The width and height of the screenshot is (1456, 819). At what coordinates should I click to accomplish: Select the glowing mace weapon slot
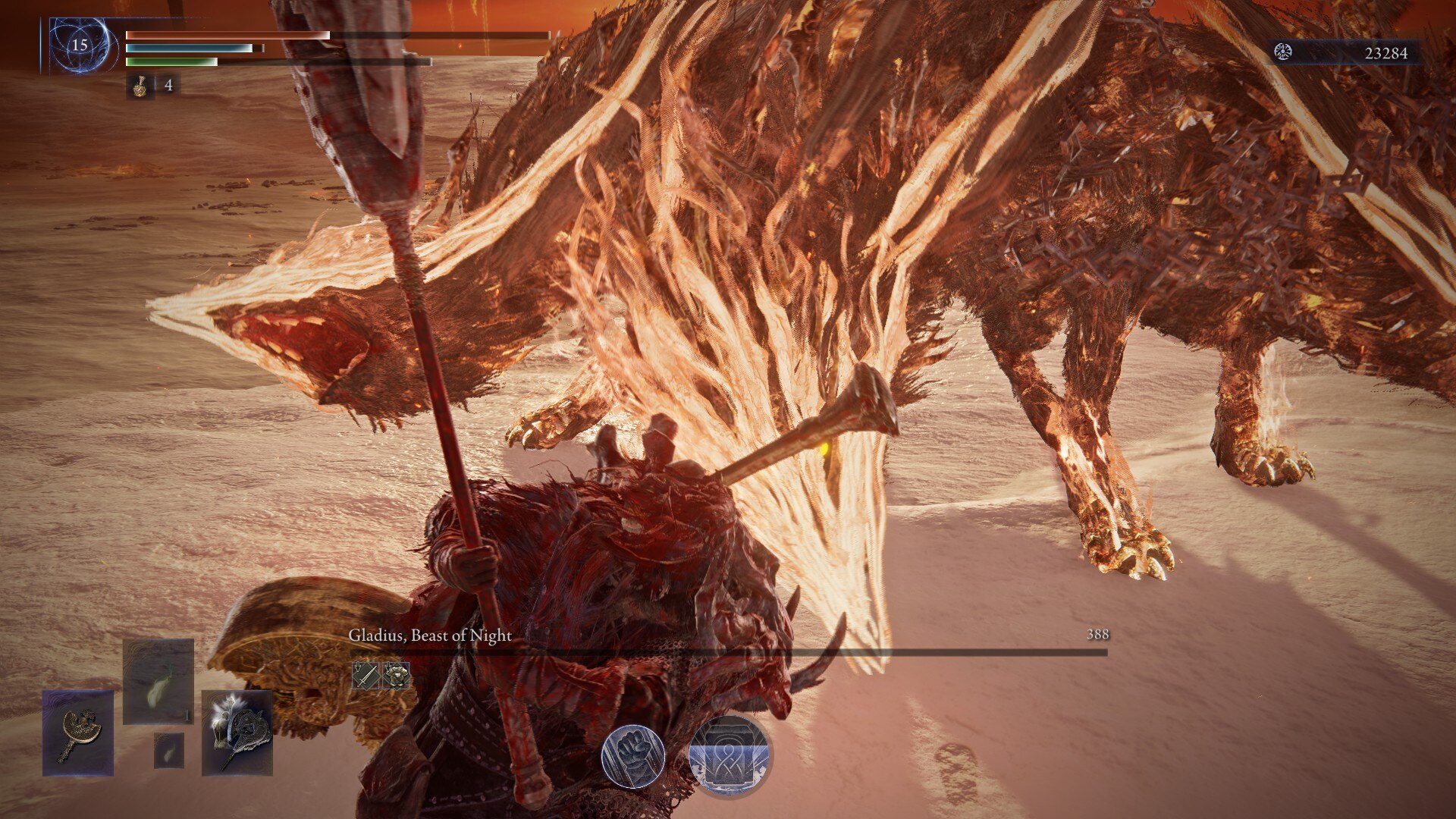(237, 733)
